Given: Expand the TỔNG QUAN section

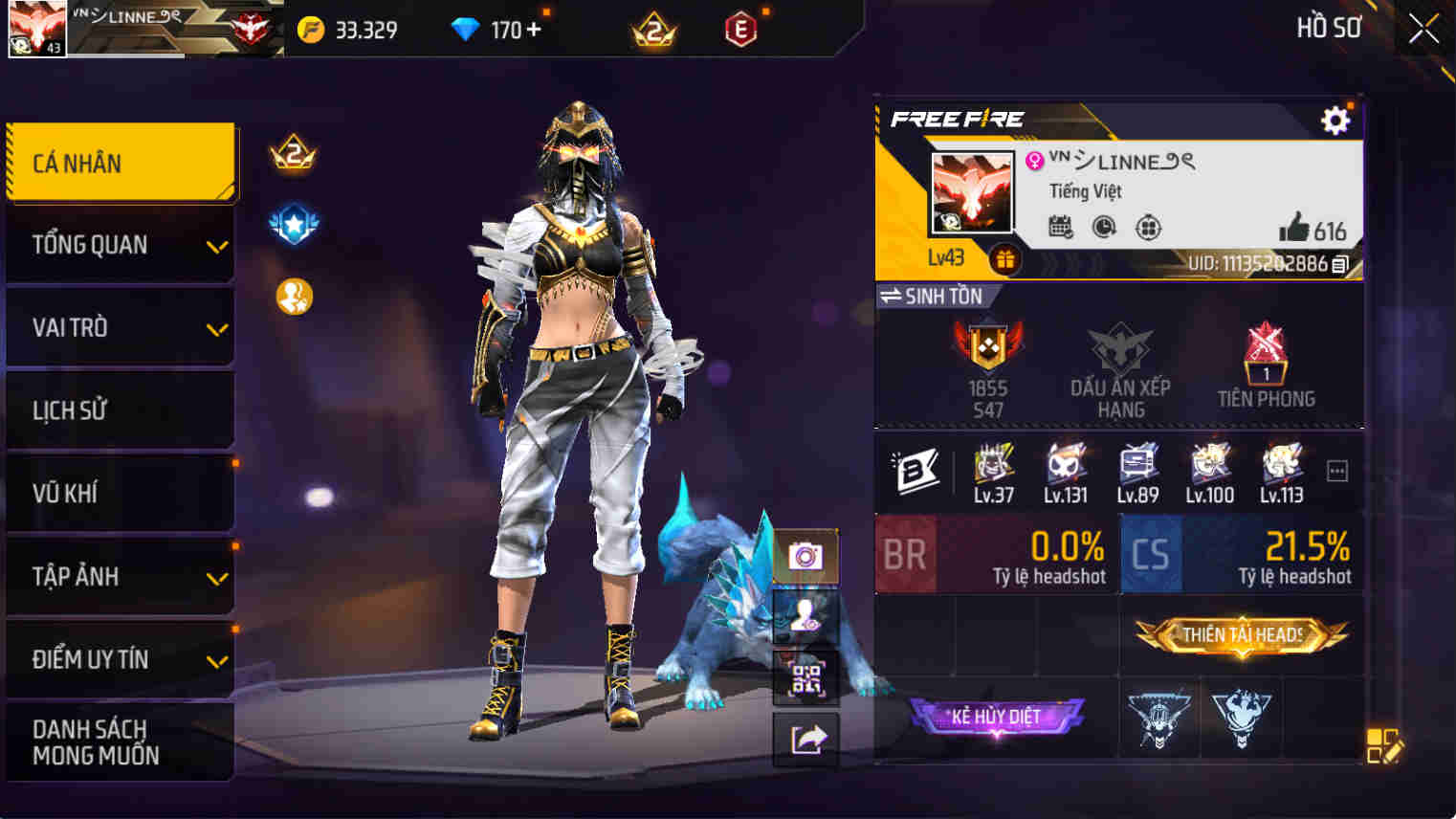Looking at the screenshot, I should (x=121, y=245).
